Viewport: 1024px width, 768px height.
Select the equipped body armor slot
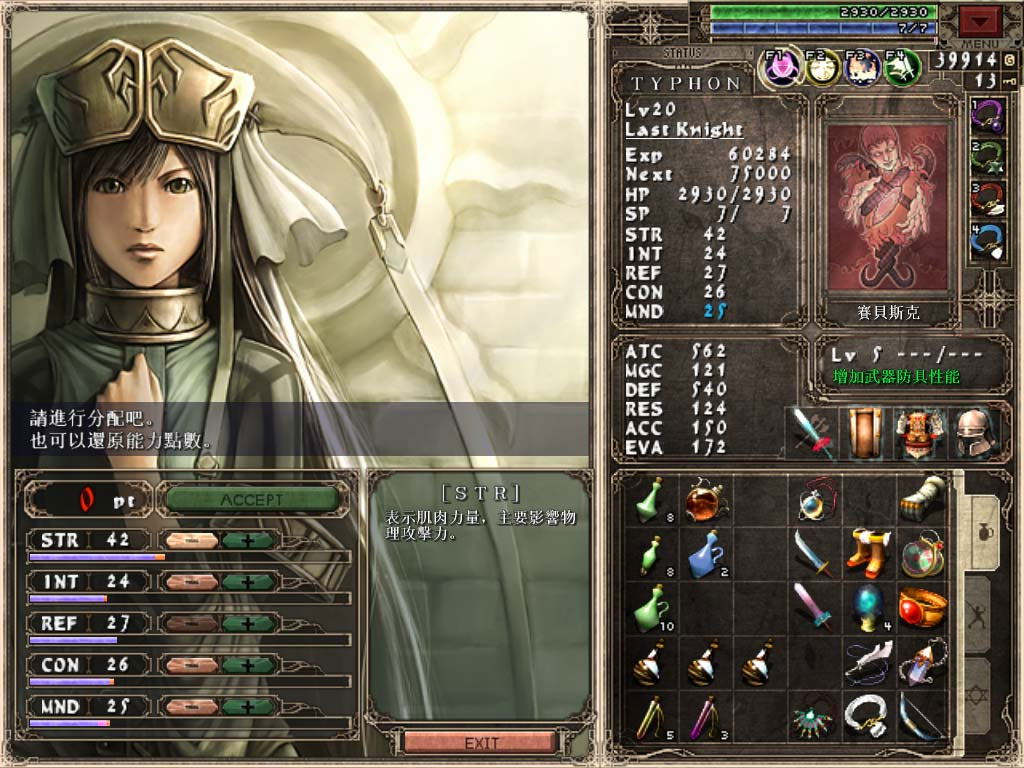(919, 433)
